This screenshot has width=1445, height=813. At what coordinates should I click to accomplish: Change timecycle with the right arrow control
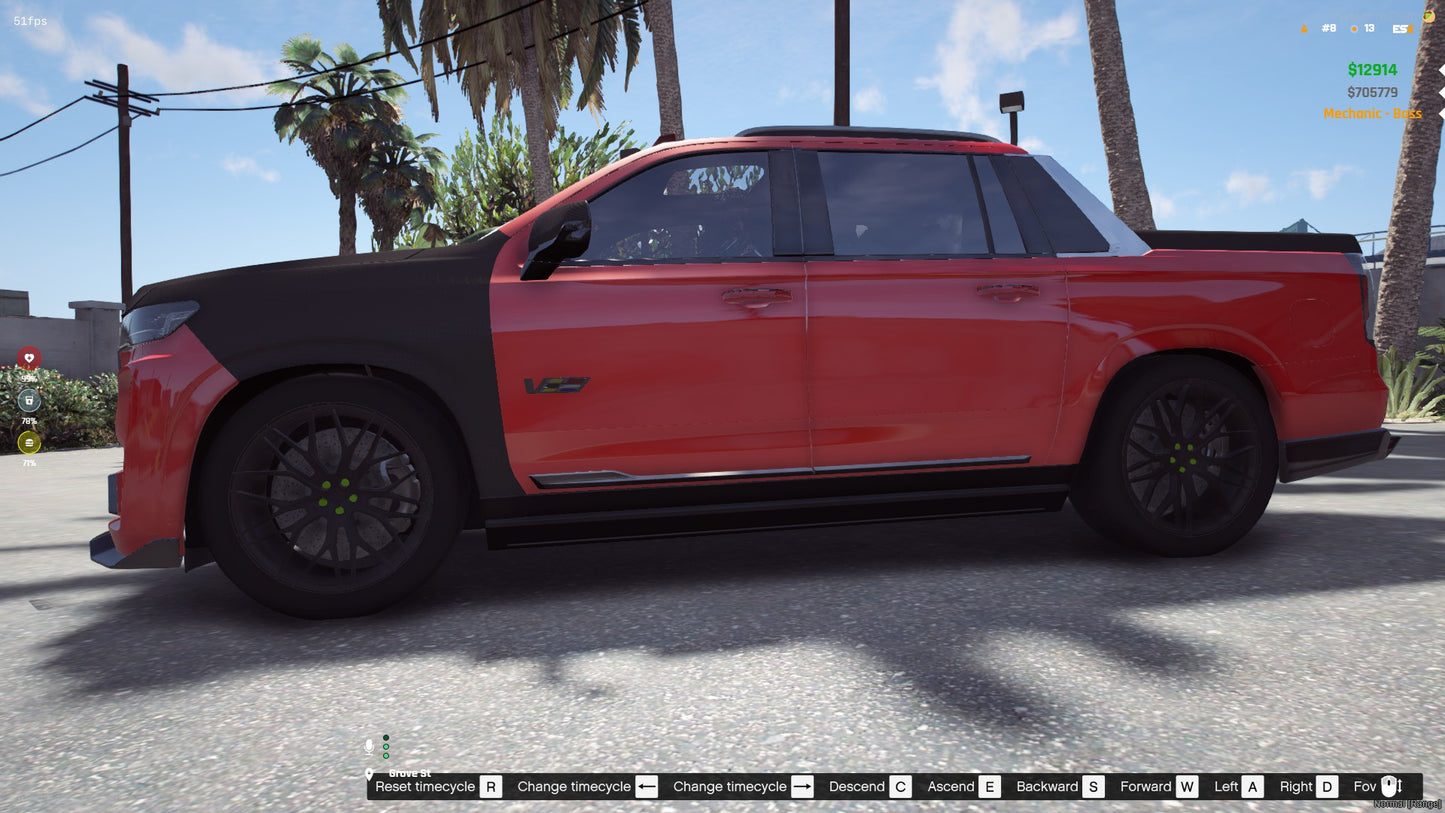(801, 786)
